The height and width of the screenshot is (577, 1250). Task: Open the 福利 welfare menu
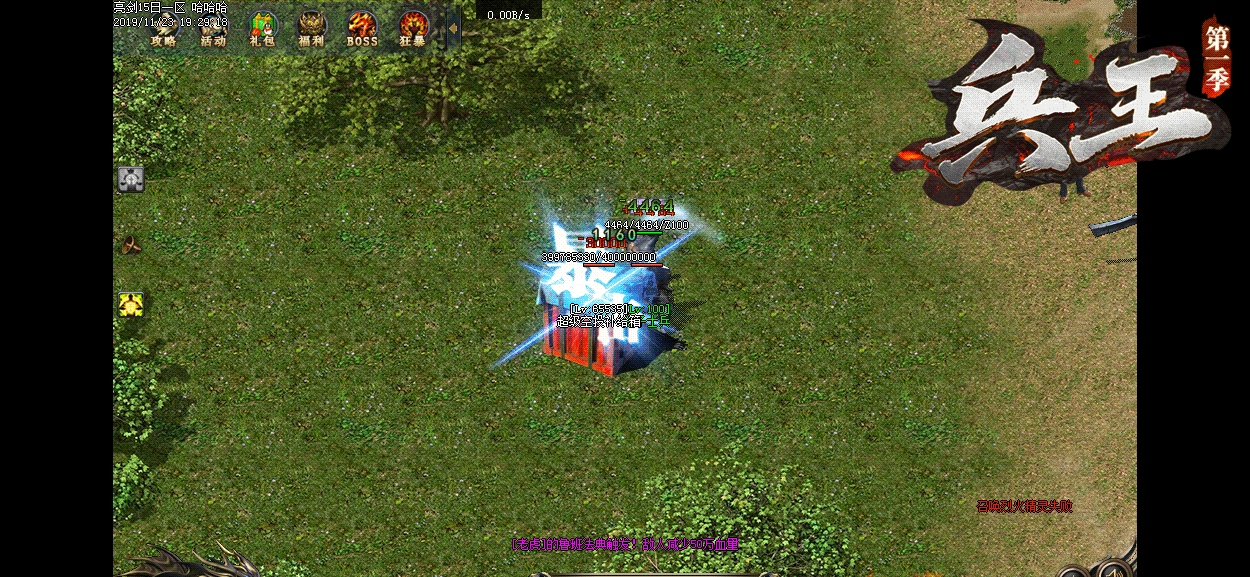coord(312,29)
